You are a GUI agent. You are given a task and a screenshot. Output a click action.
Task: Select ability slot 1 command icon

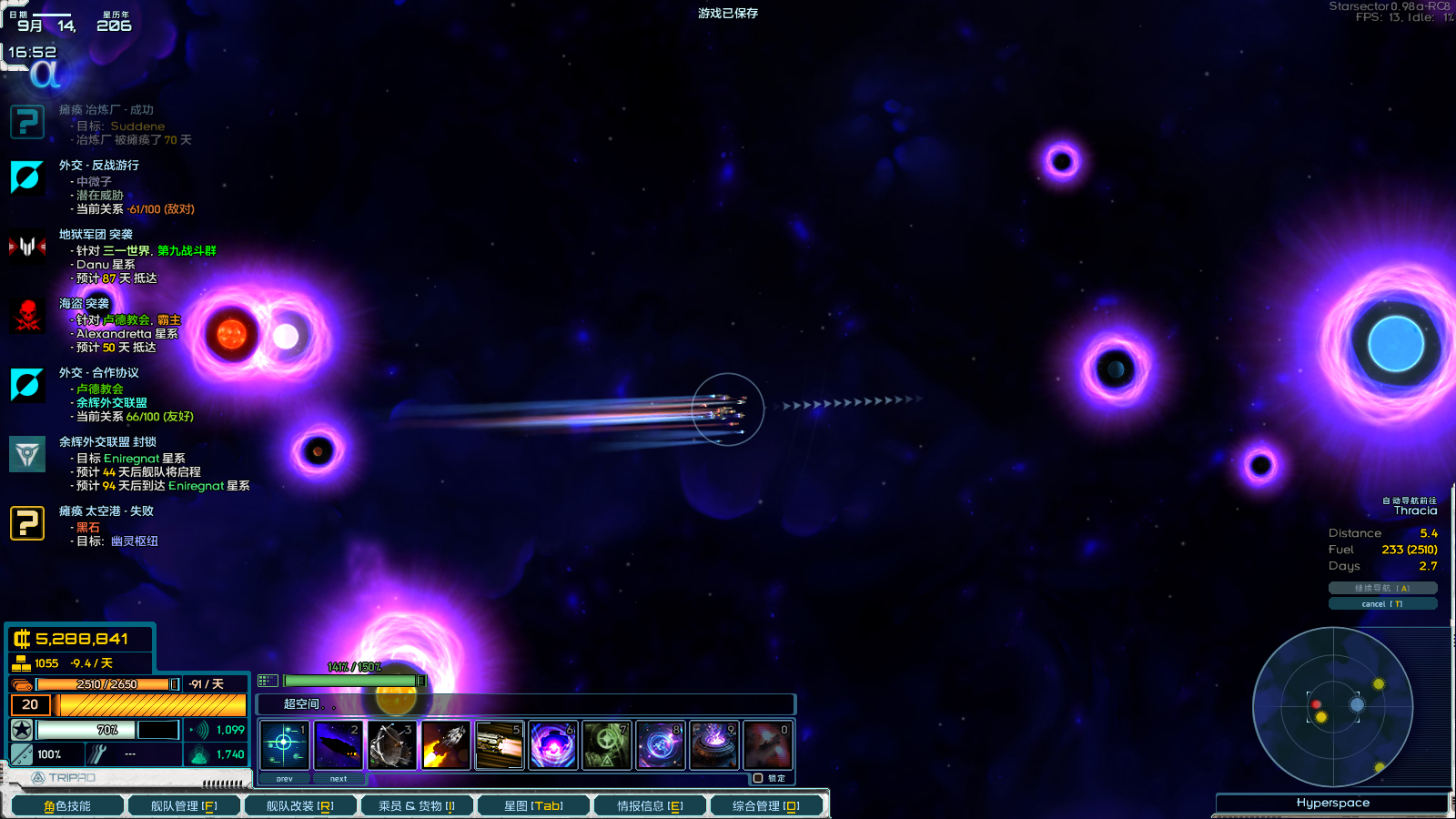284,743
